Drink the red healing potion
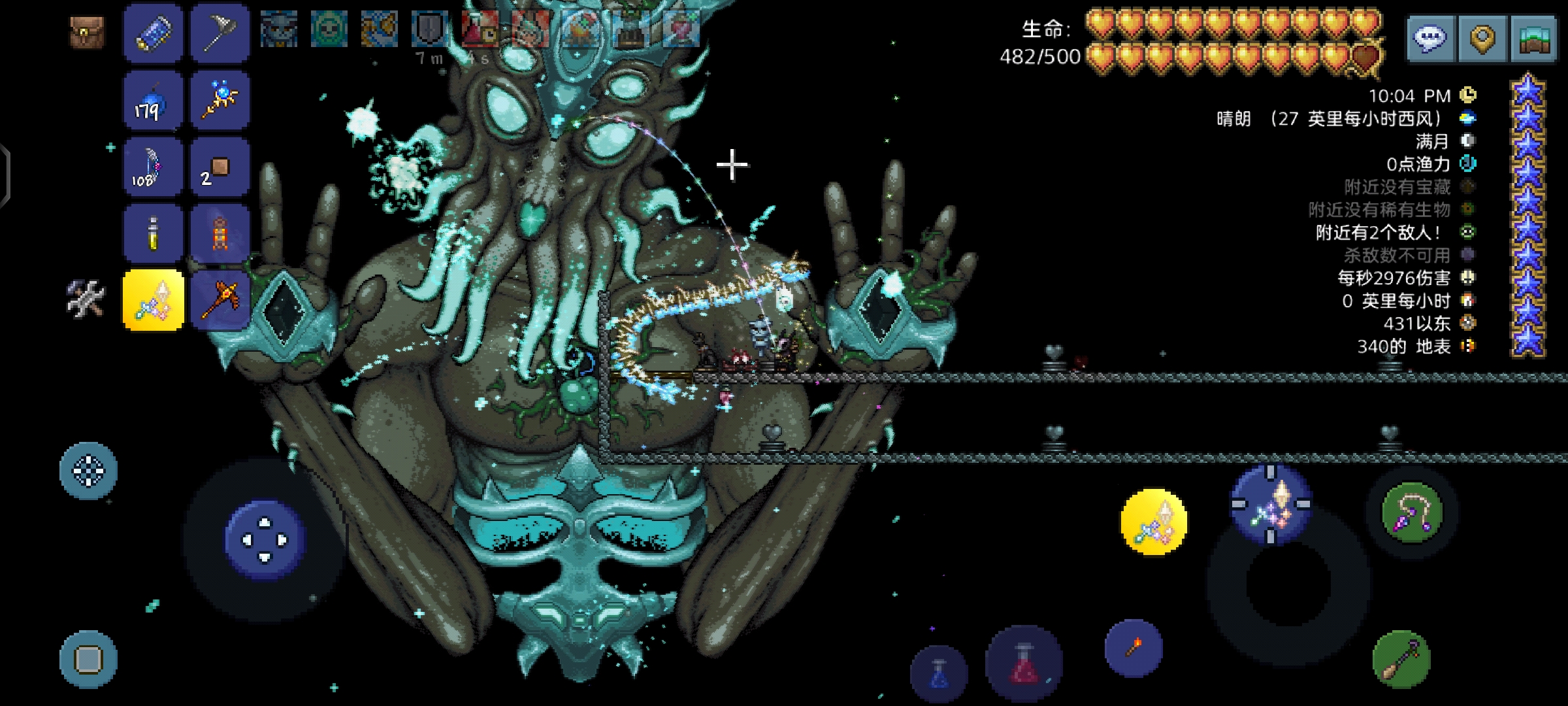Image resolution: width=1568 pixels, height=706 pixels. [1024, 664]
